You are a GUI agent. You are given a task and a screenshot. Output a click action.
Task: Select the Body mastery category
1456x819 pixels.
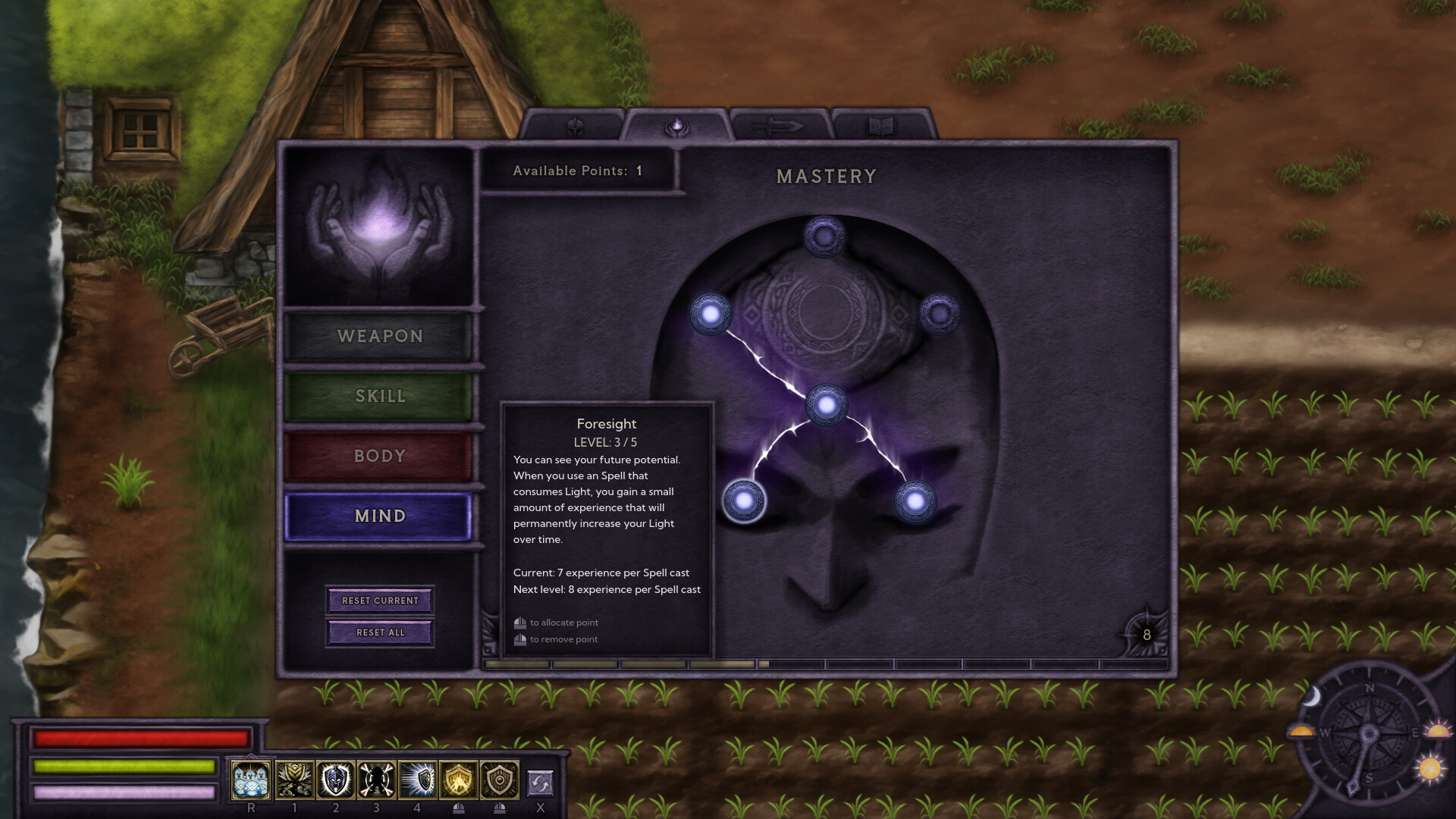(x=380, y=456)
